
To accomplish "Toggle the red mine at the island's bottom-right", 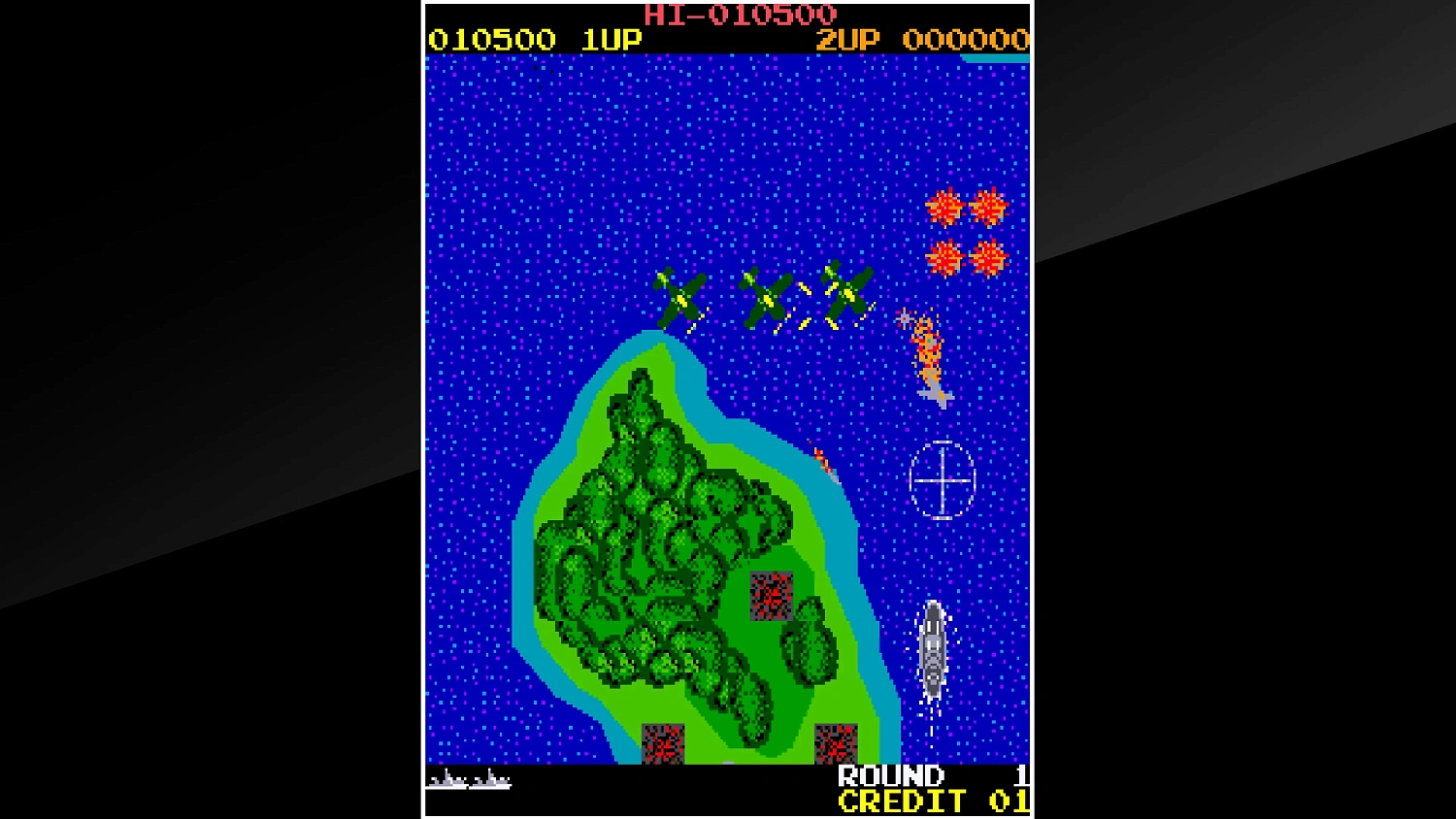I will [837, 744].
